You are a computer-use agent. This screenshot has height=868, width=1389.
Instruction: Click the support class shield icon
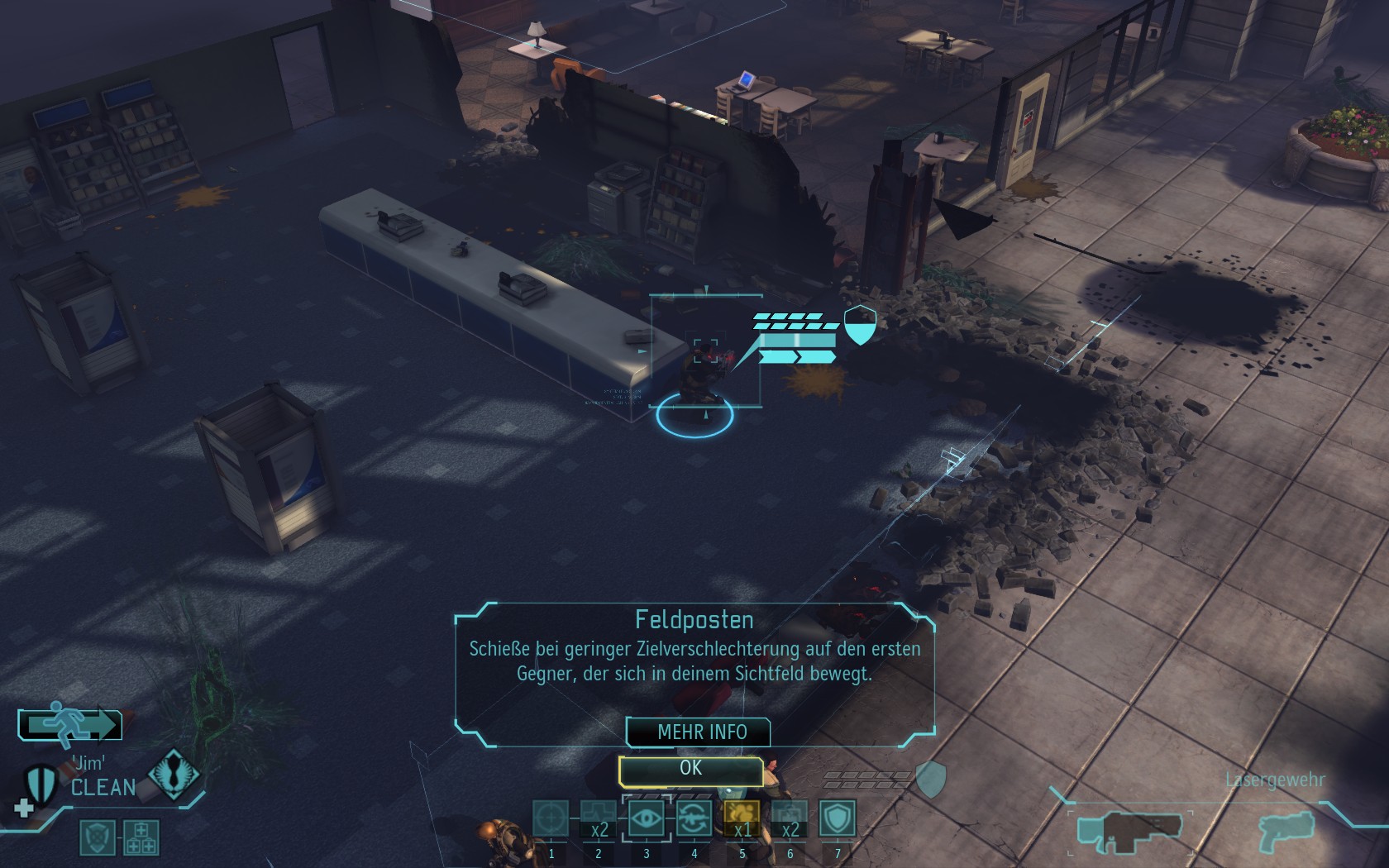click(40, 783)
